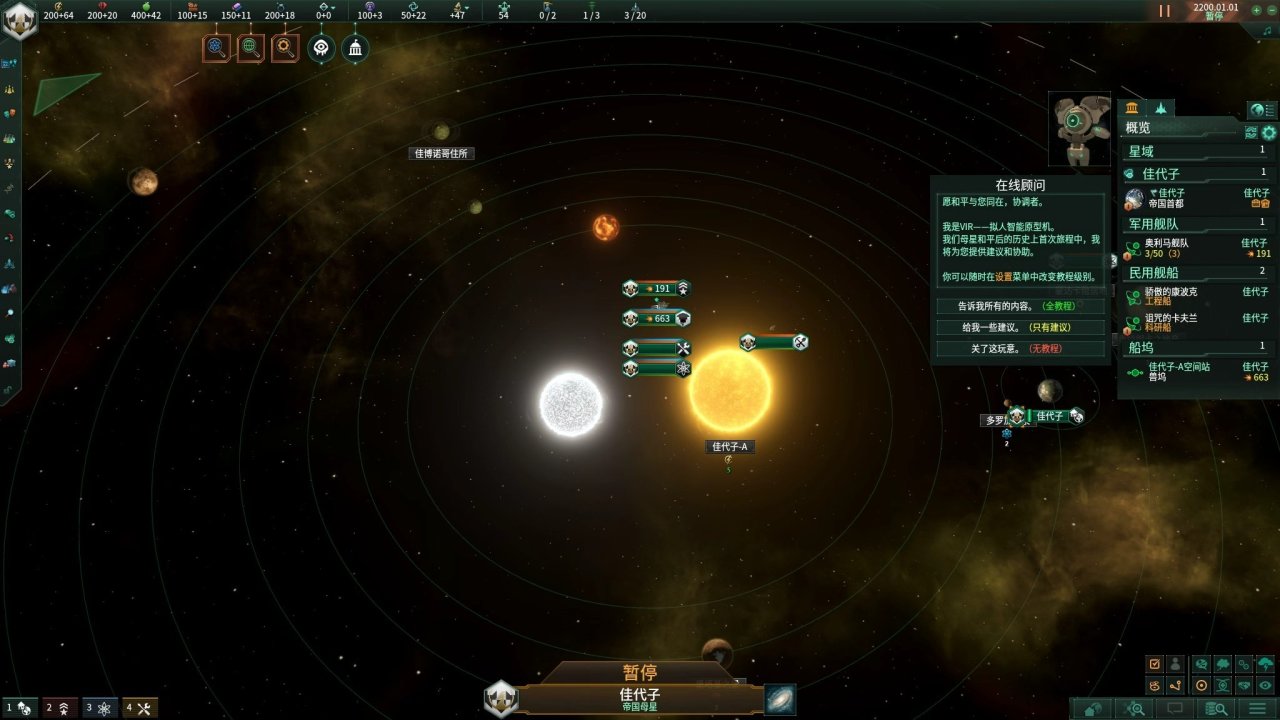Select the tips-only advisor option (只有建议)
Image resolution: width=1280 pixels, height=720 pixels.
(x=1019, y=327)
